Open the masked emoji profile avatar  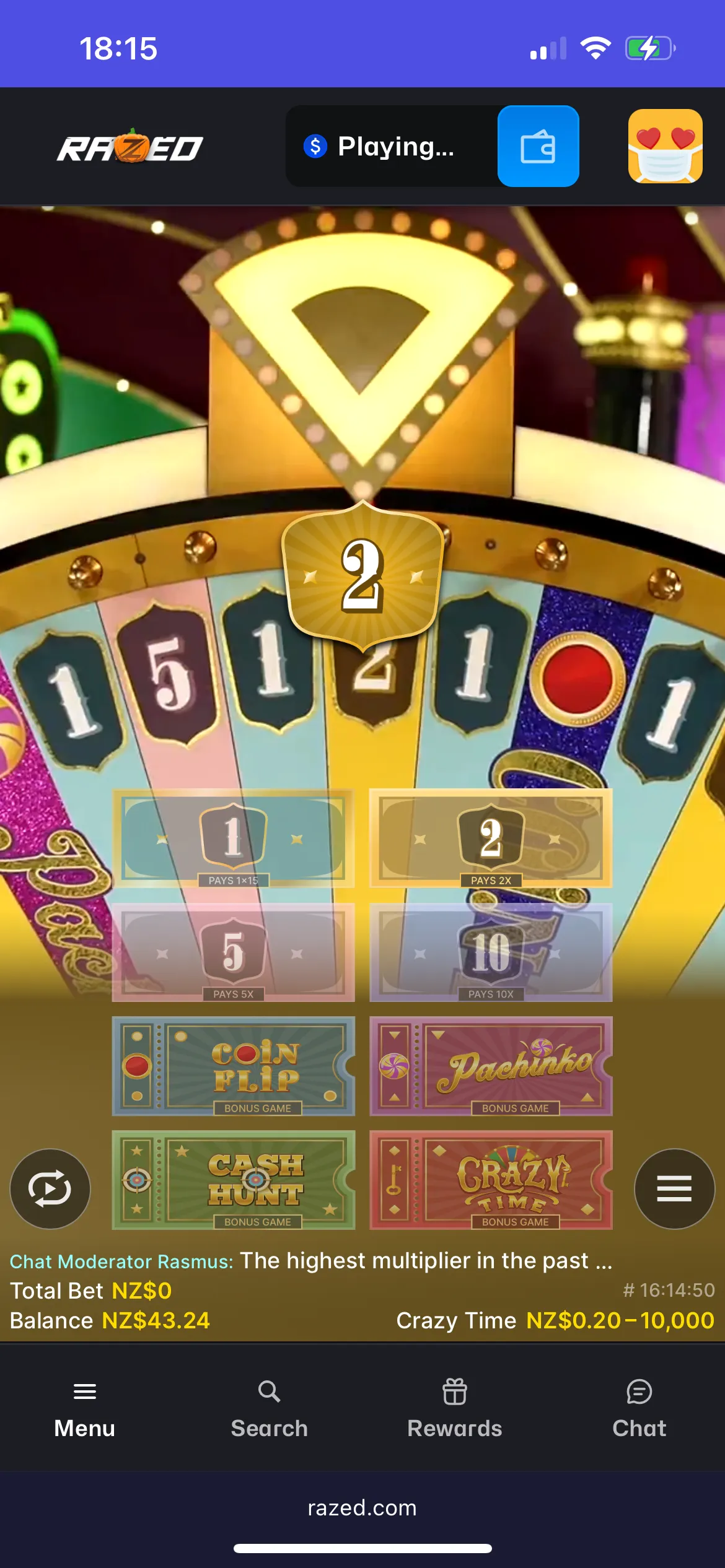[666, 146]
